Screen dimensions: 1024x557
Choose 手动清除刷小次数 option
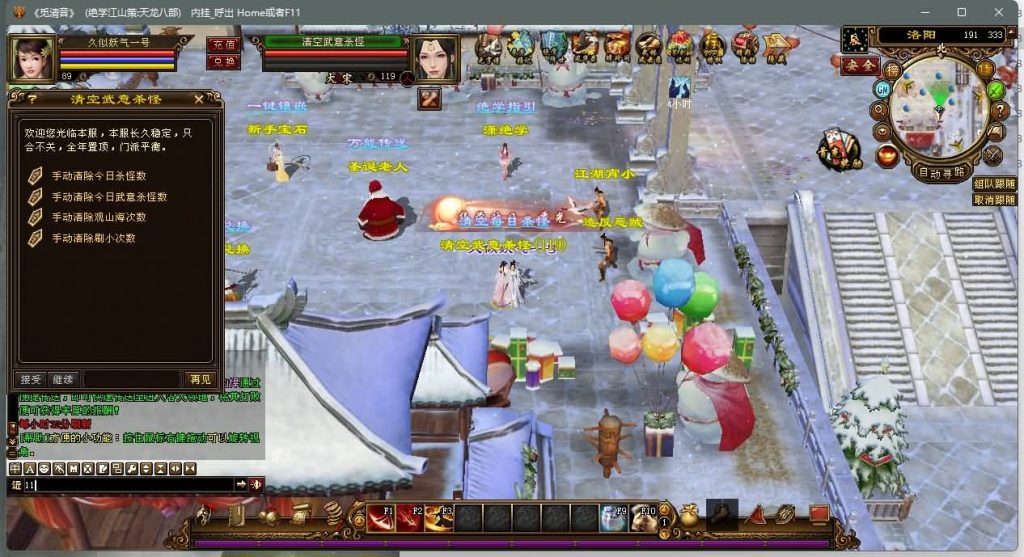(x=93, y=238)
